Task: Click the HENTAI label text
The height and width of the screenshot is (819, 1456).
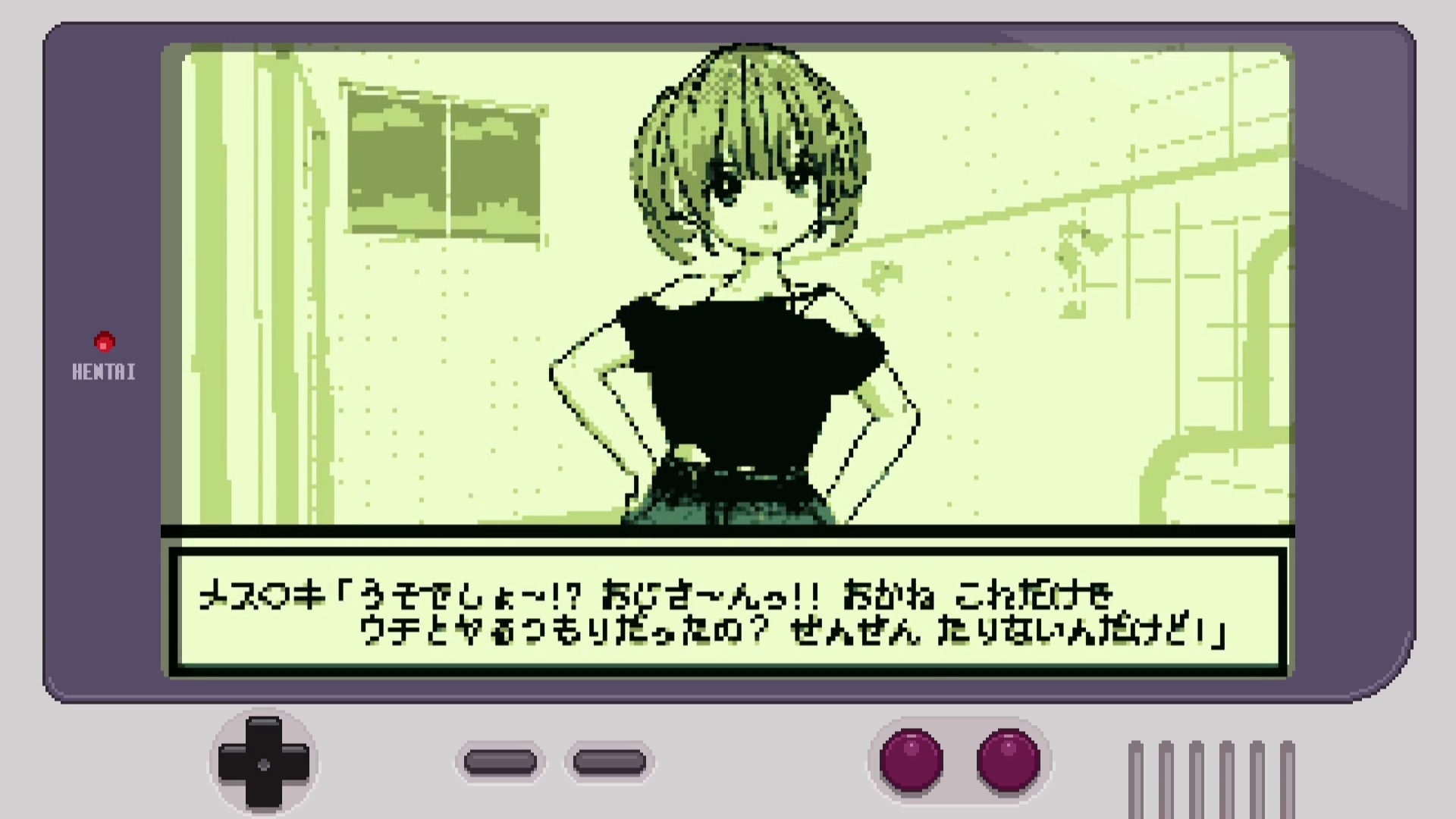Action: (x=104, y=372)
